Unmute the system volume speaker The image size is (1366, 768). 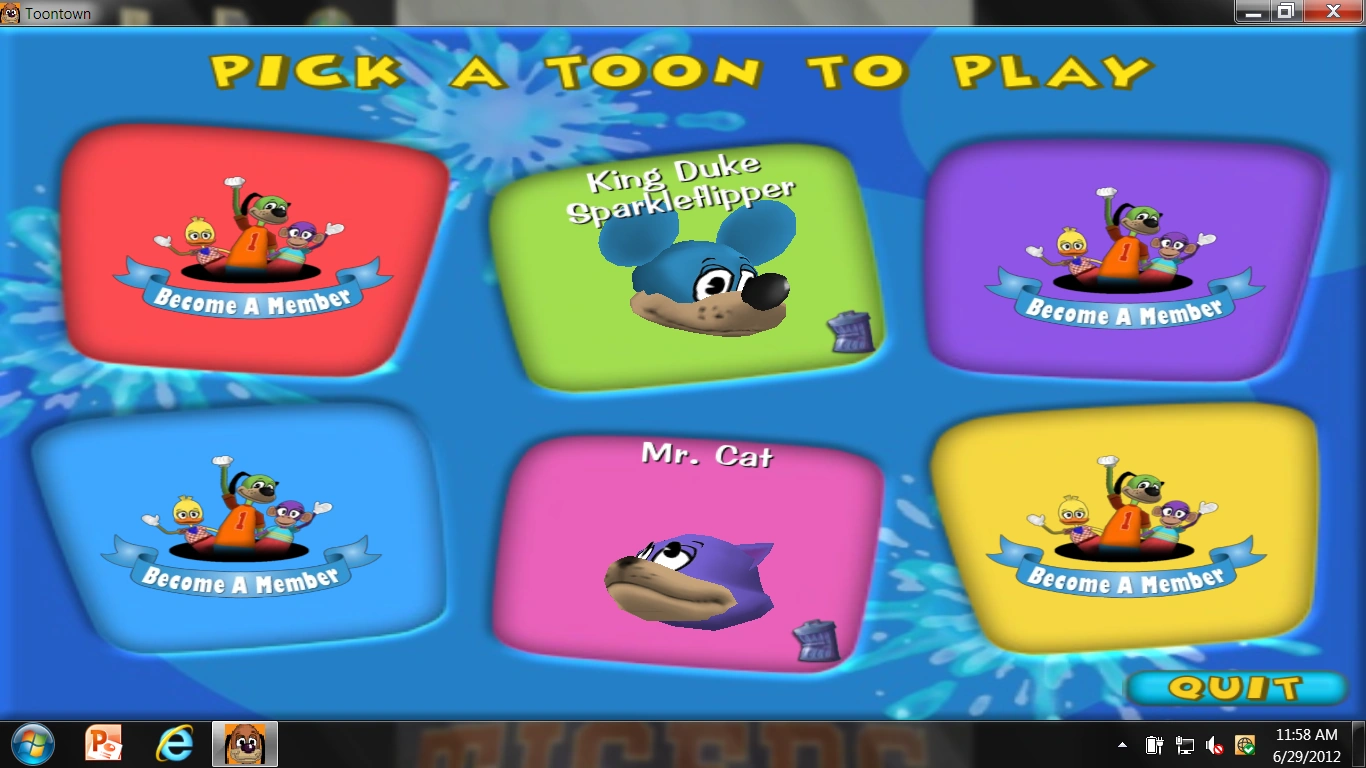1214,745
